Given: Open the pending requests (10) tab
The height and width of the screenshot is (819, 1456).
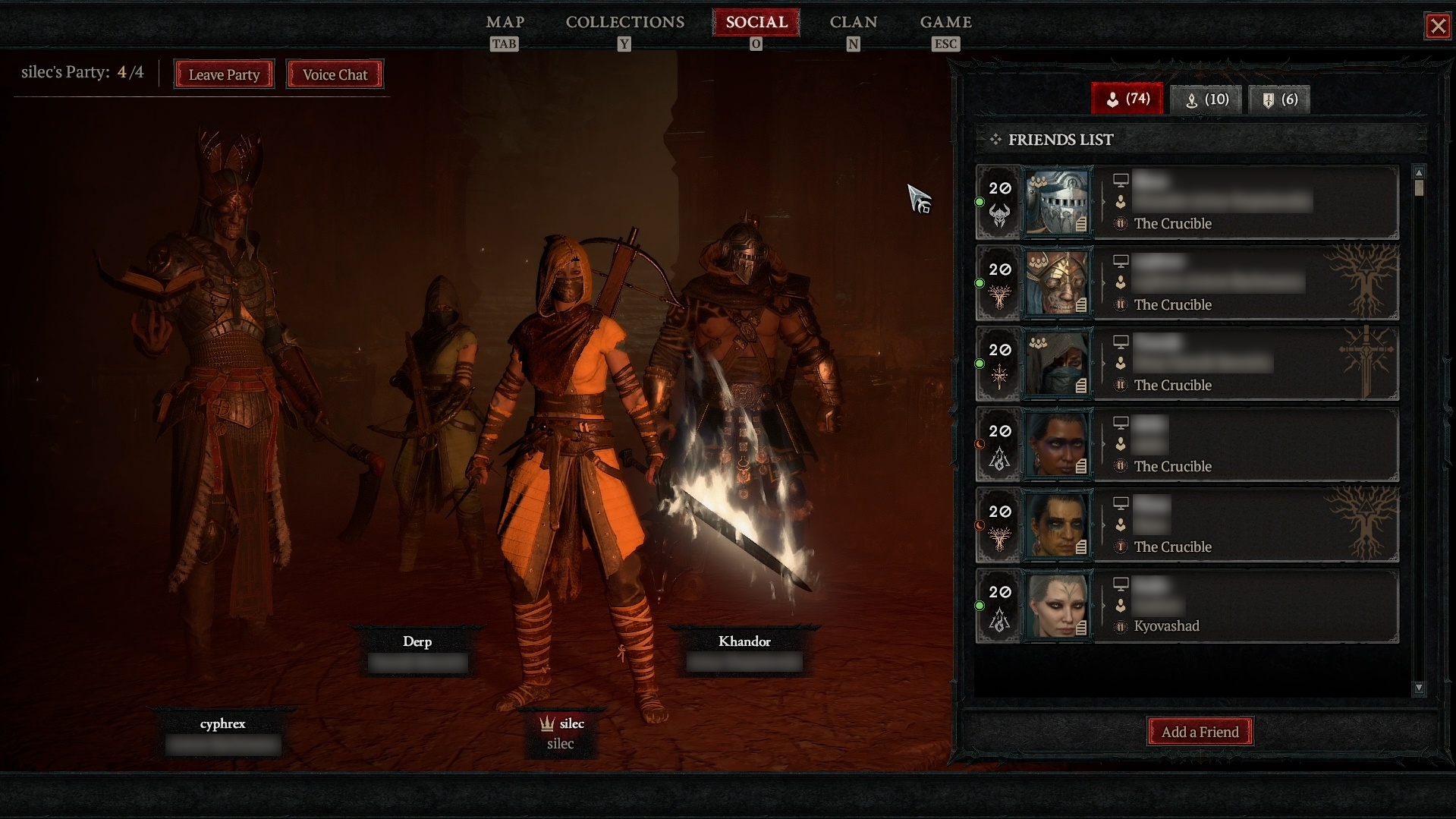Looking at the screenshot, I should (x=1206, y=99).
